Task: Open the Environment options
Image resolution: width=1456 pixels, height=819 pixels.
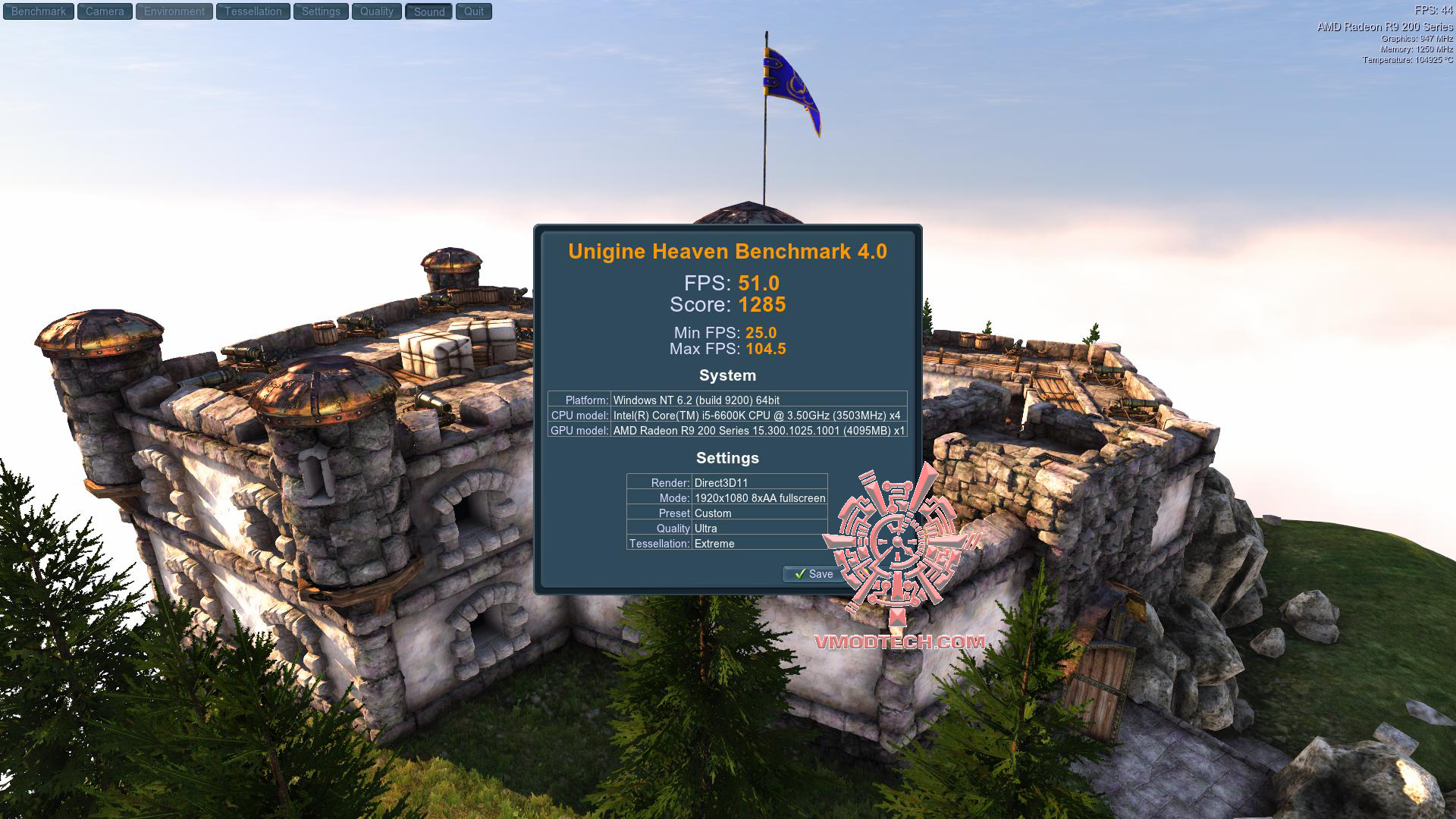Action: pyautogui.click(x=174, y=11)
